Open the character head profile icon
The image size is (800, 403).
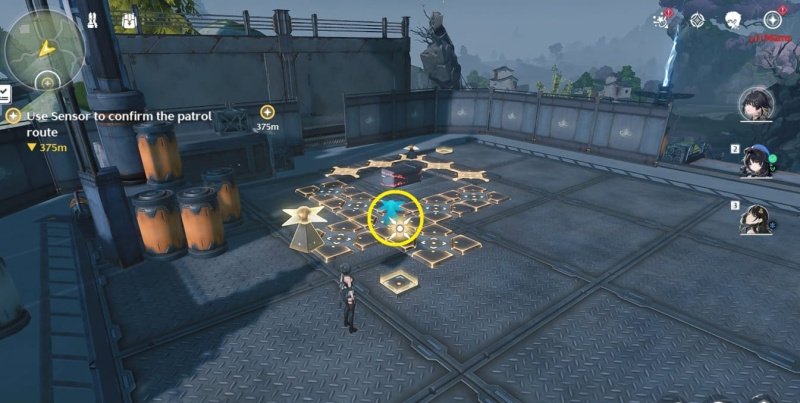point(732,20)
